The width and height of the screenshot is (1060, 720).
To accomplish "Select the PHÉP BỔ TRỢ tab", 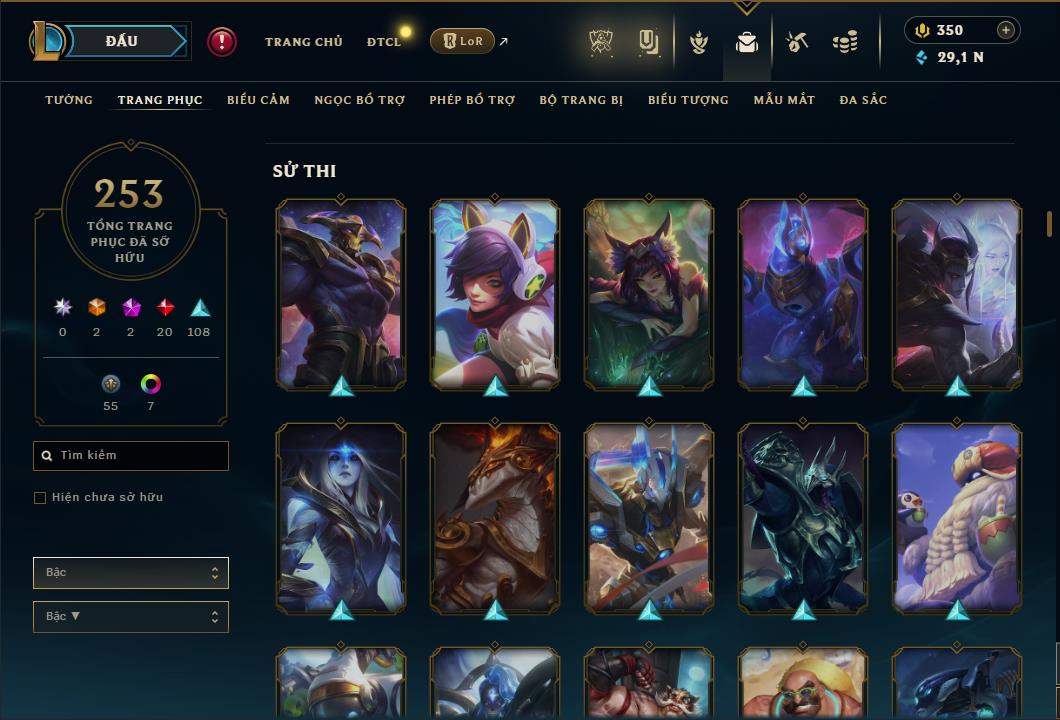I will pyautogui.click(x=472, y=100).
